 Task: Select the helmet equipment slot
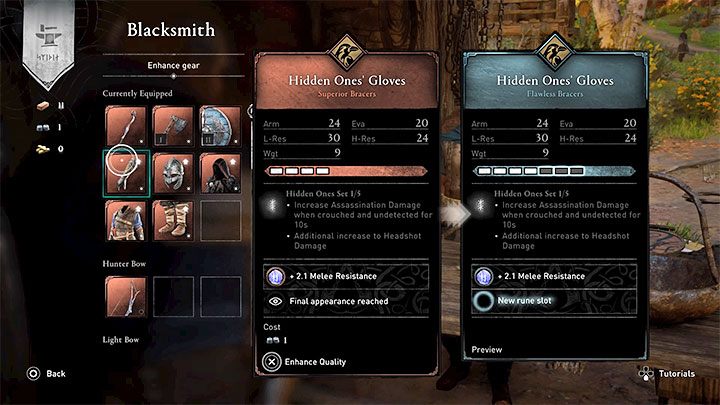[172, 172]
